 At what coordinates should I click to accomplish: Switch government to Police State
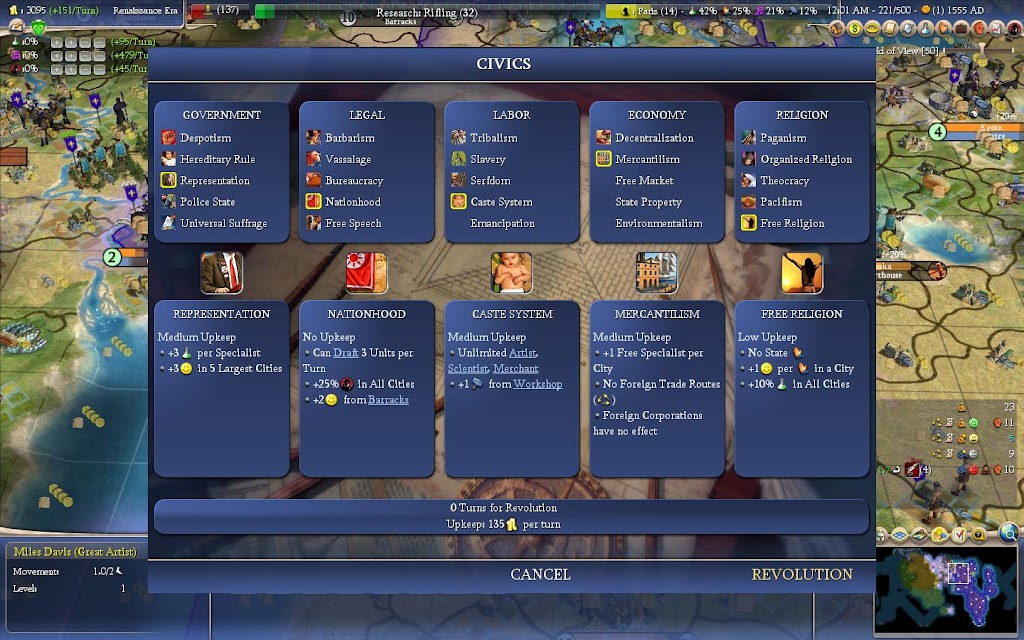pyautogui.click(x=207, y=202)
